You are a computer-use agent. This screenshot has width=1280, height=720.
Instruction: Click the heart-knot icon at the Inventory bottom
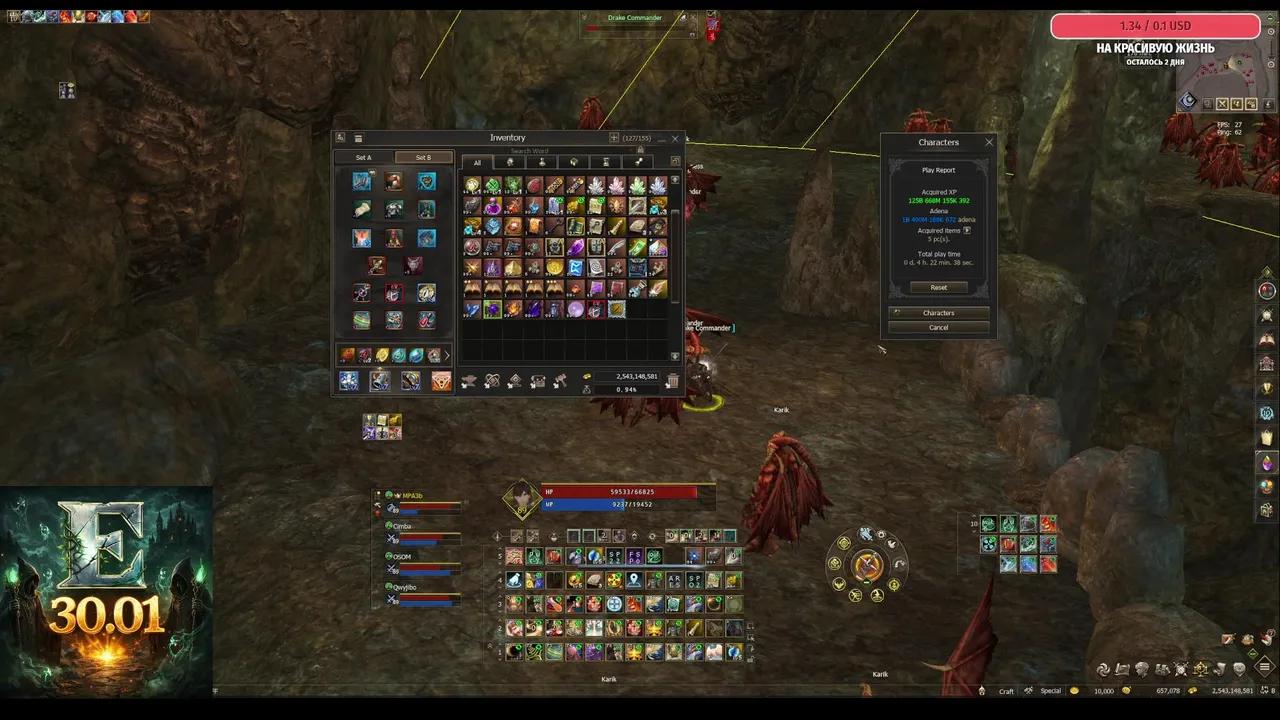(491, 380)
